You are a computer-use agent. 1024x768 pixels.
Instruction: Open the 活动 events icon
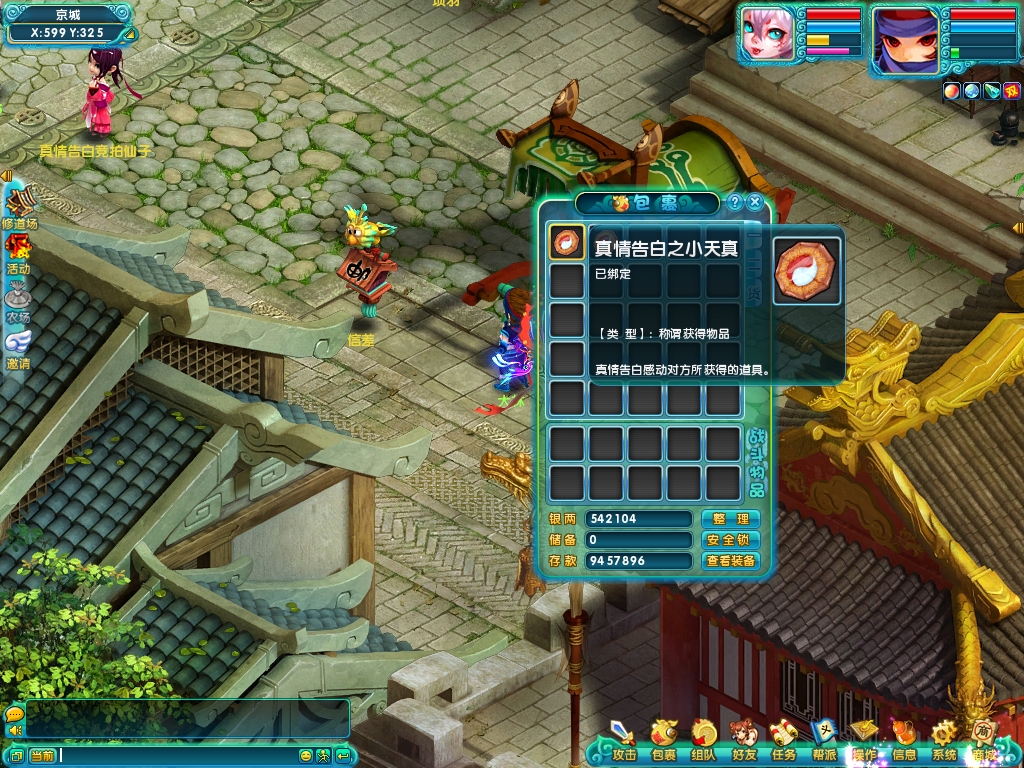click(x=18, y=250)
